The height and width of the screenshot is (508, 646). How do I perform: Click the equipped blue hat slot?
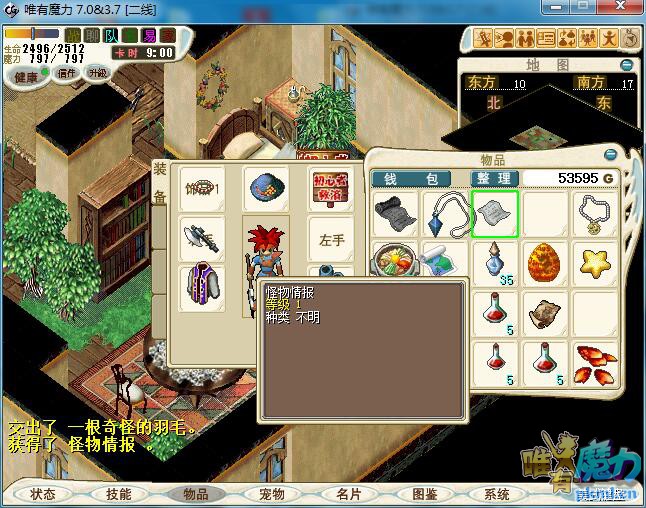point(265,188)
